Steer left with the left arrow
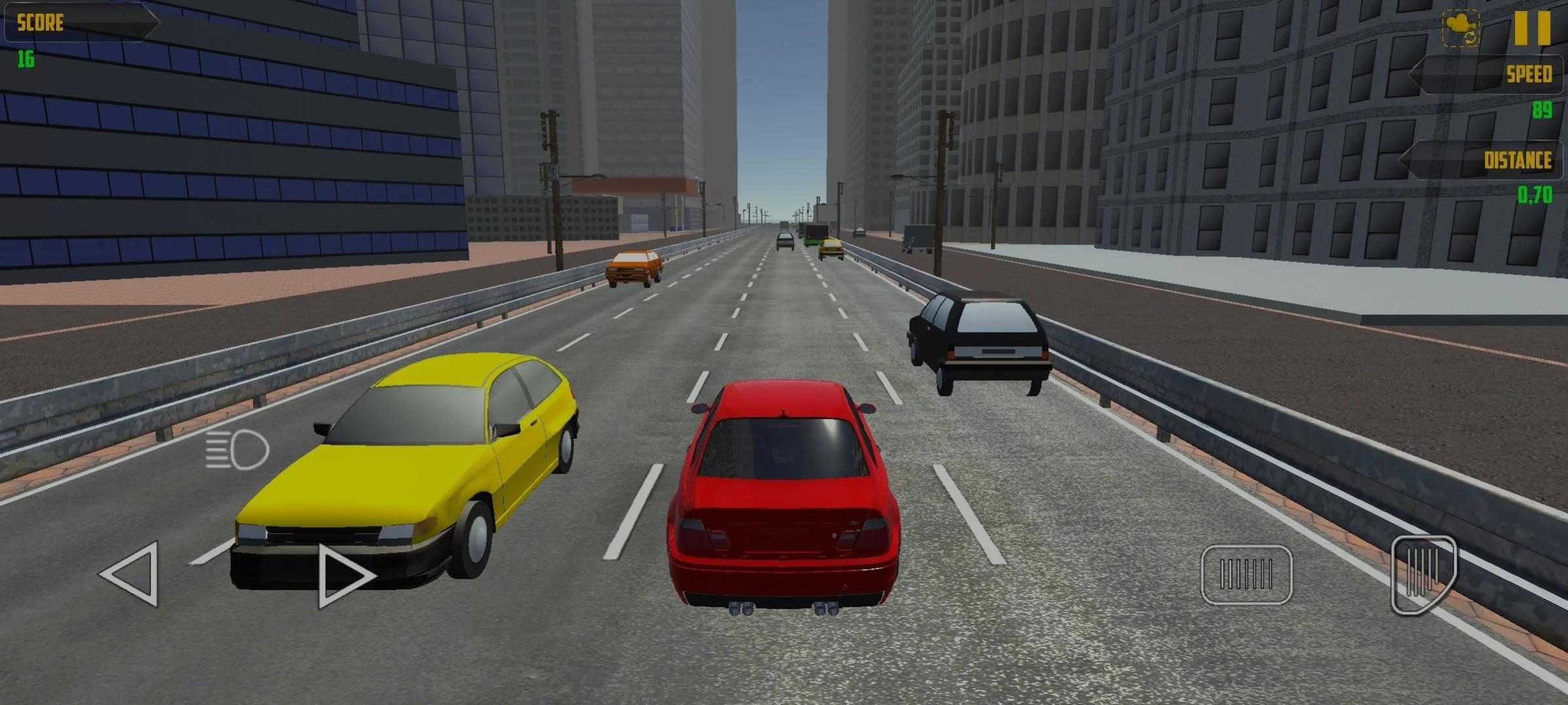This screenshot has width=1568, height=705. (x=133, y=574)
